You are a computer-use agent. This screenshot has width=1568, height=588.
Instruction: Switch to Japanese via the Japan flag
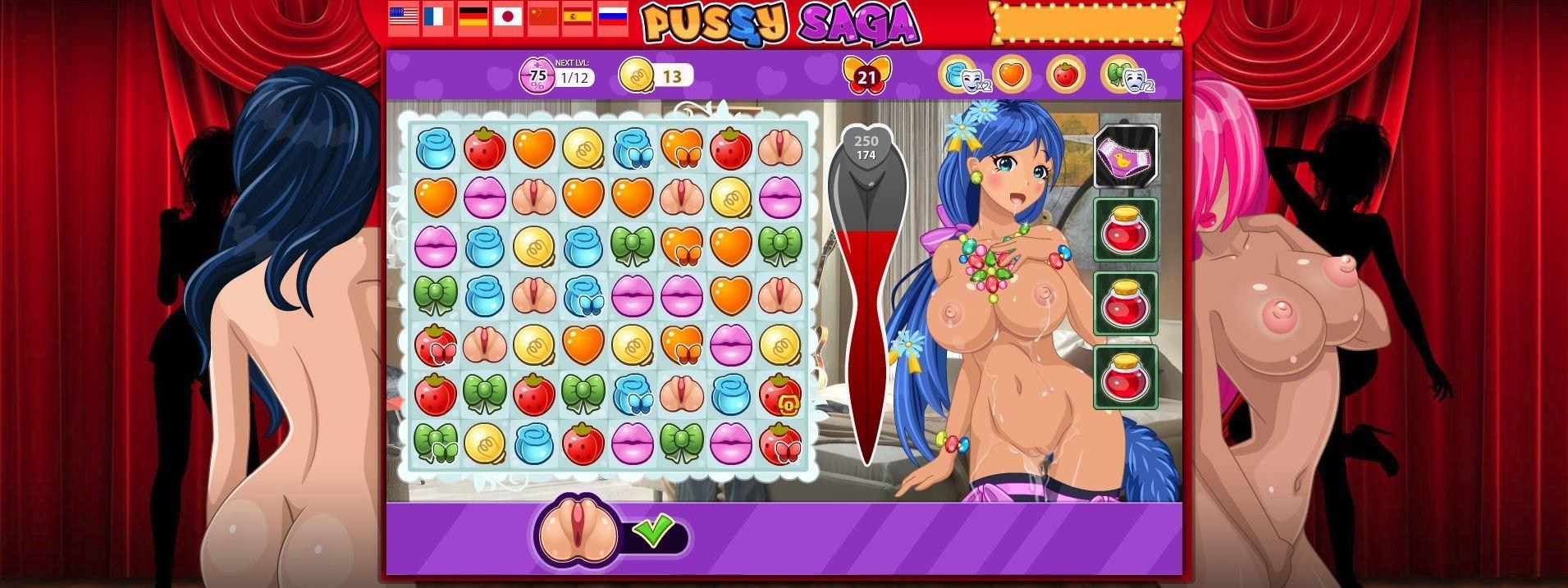pyautogui.click(x=508, y=16)
